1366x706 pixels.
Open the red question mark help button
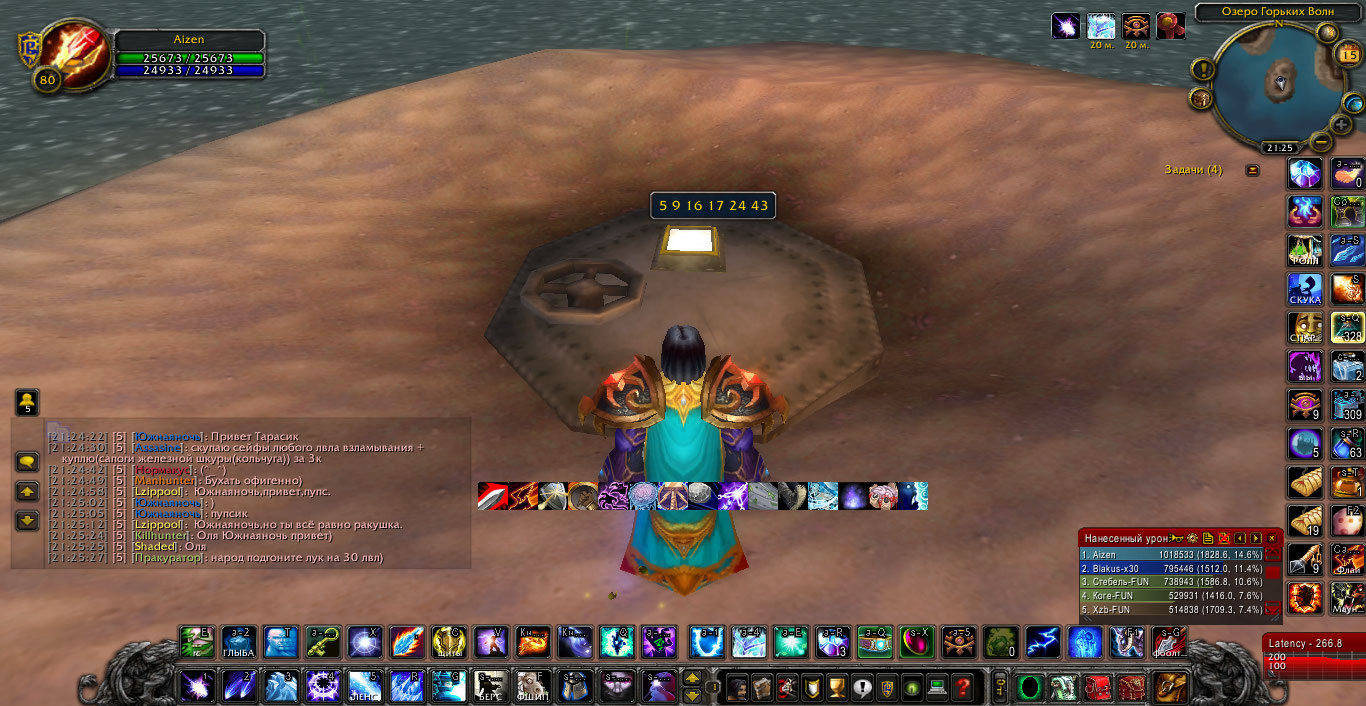pyautogui.click(x=962, y=688)
